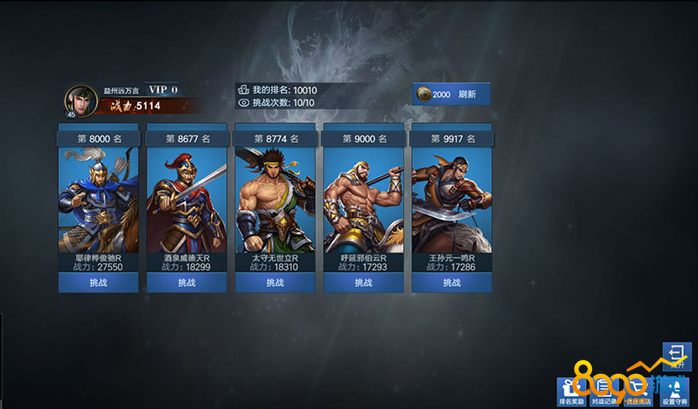Challenge the rank 8774 opponent 太守无世立
This screenshot has width=698, height=409.
tap(275, 283)
